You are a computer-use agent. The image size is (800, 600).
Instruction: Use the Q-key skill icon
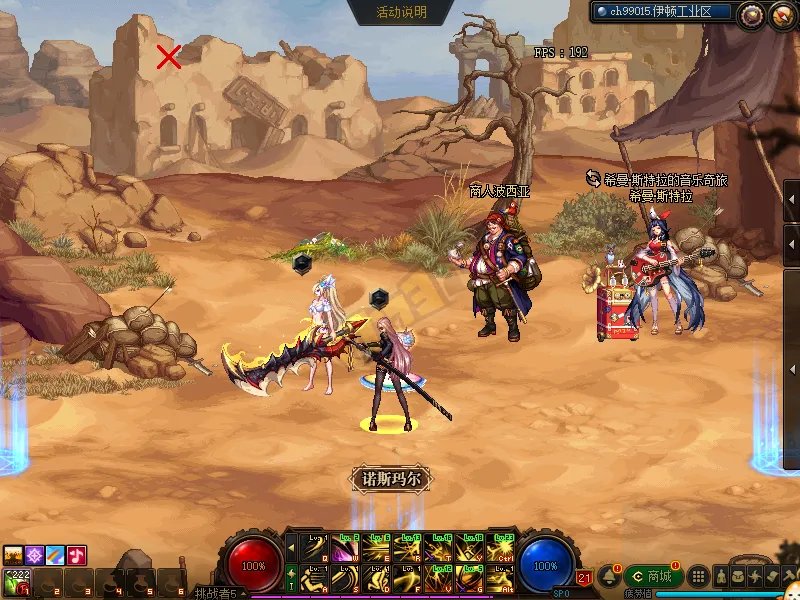pyautogui.click(x=315, y=549)
